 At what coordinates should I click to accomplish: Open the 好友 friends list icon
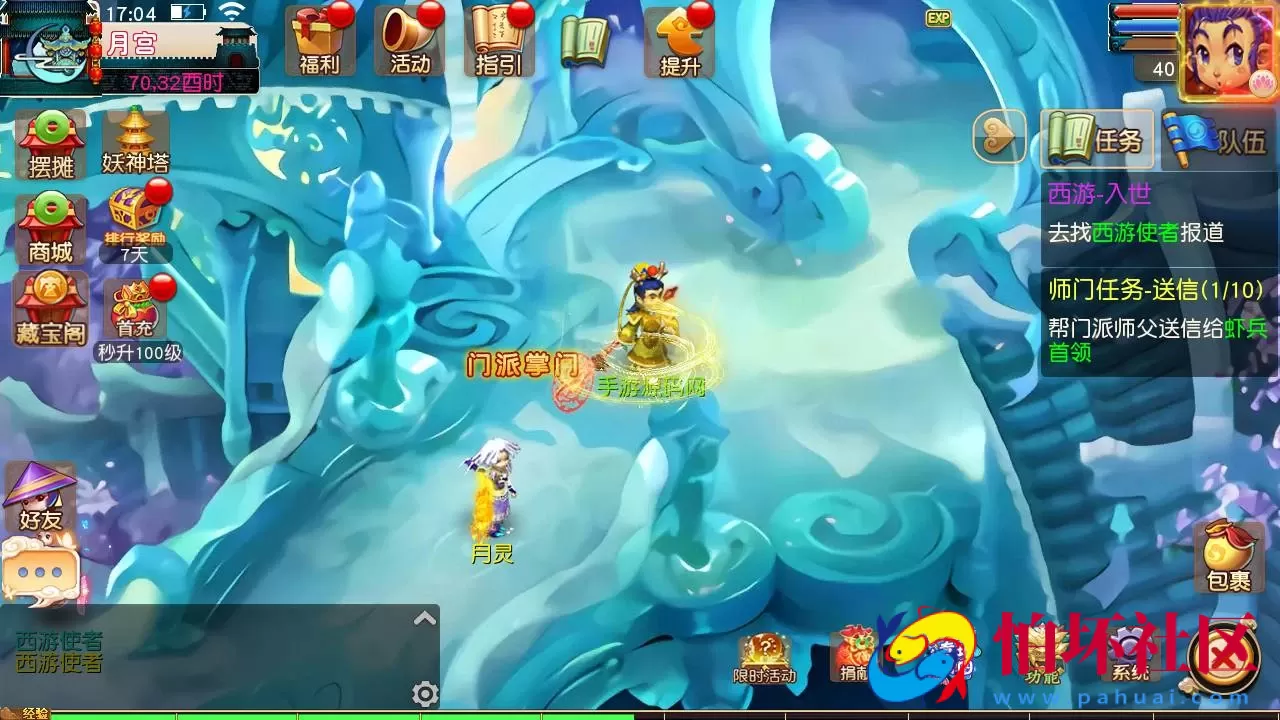pos(42,495)
